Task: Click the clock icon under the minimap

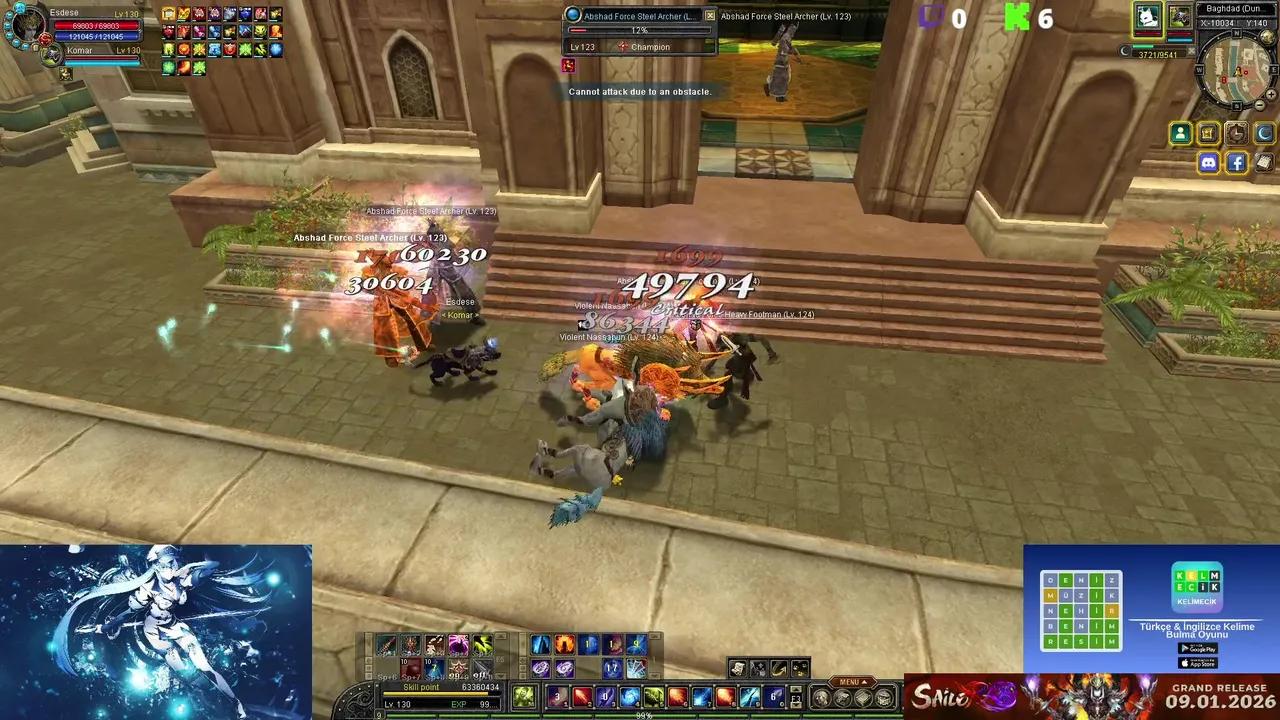Action: pos(1237,133)
